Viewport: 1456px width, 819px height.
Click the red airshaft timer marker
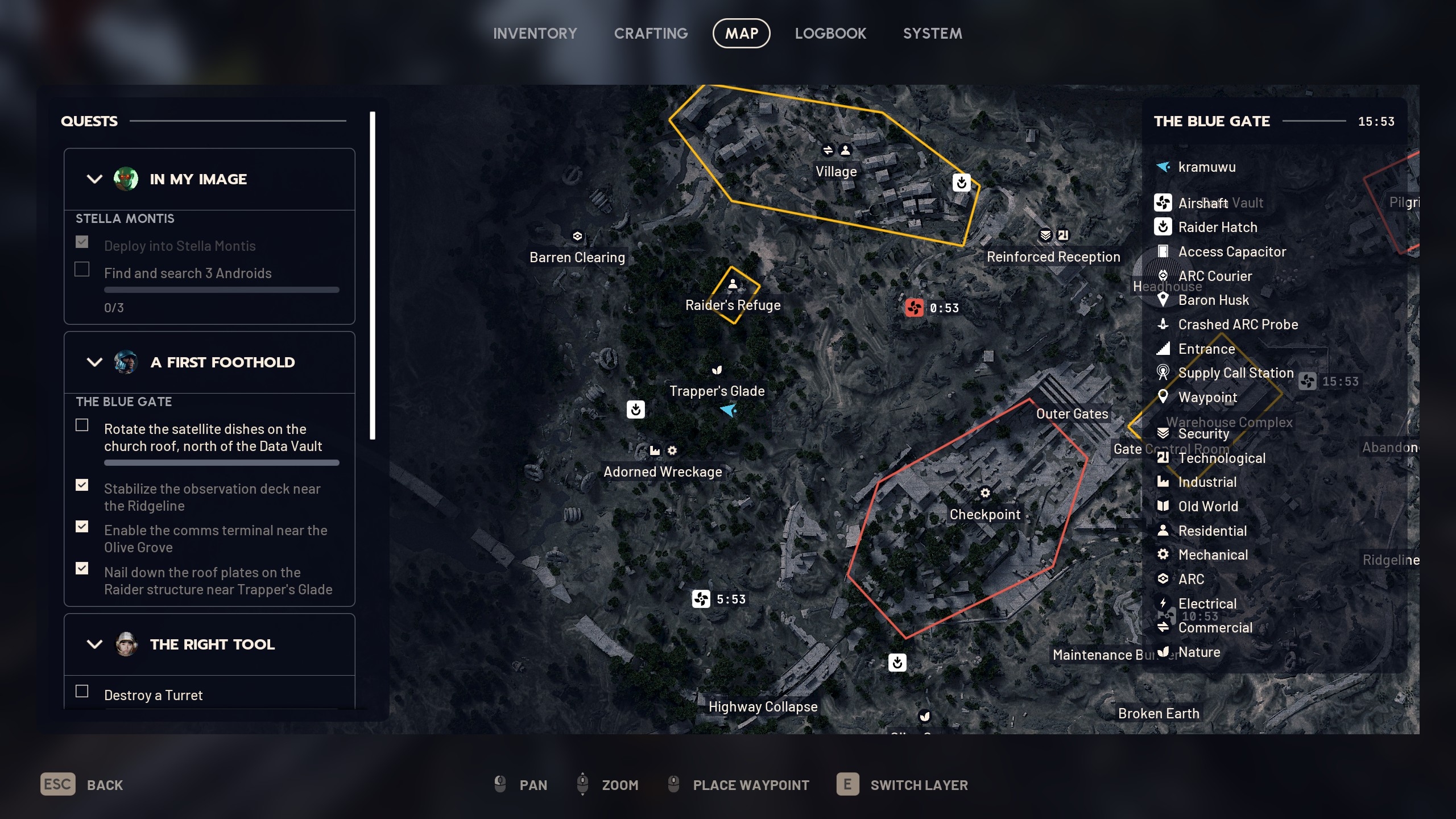pyautogui.click(x=915, y=308)
